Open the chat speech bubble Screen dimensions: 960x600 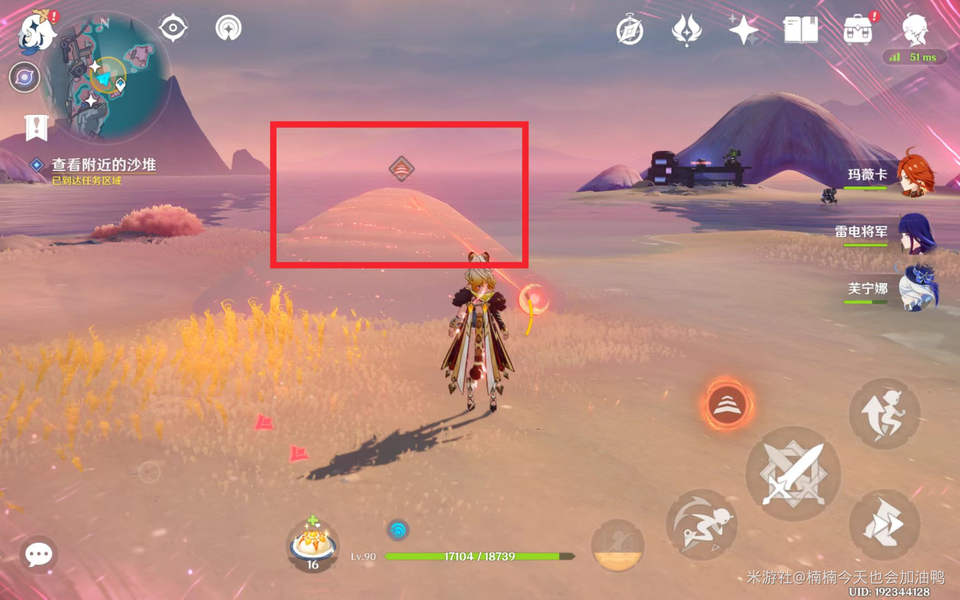[x=39, y=553]
